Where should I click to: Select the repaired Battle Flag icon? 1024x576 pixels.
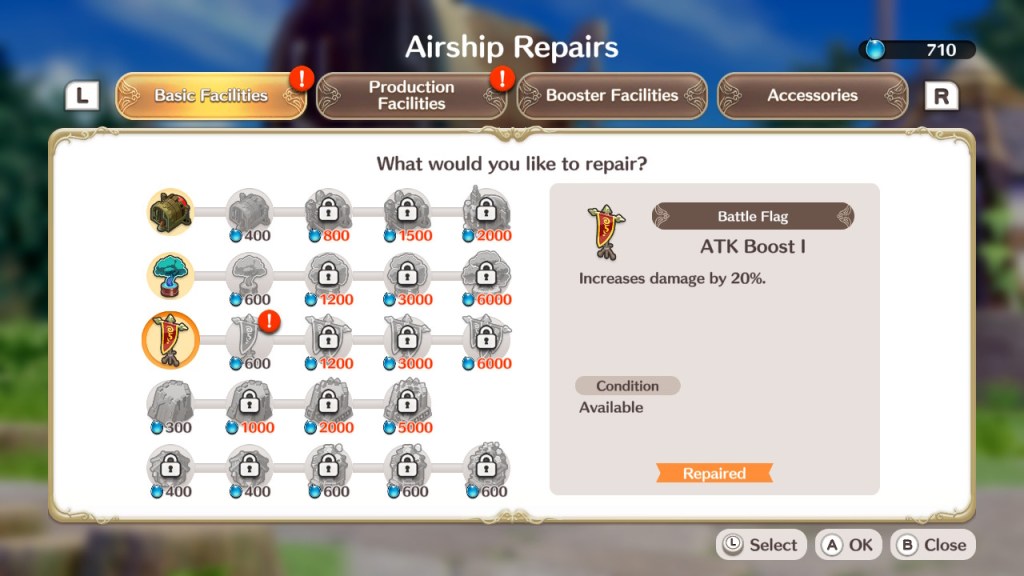coord(170,339)
